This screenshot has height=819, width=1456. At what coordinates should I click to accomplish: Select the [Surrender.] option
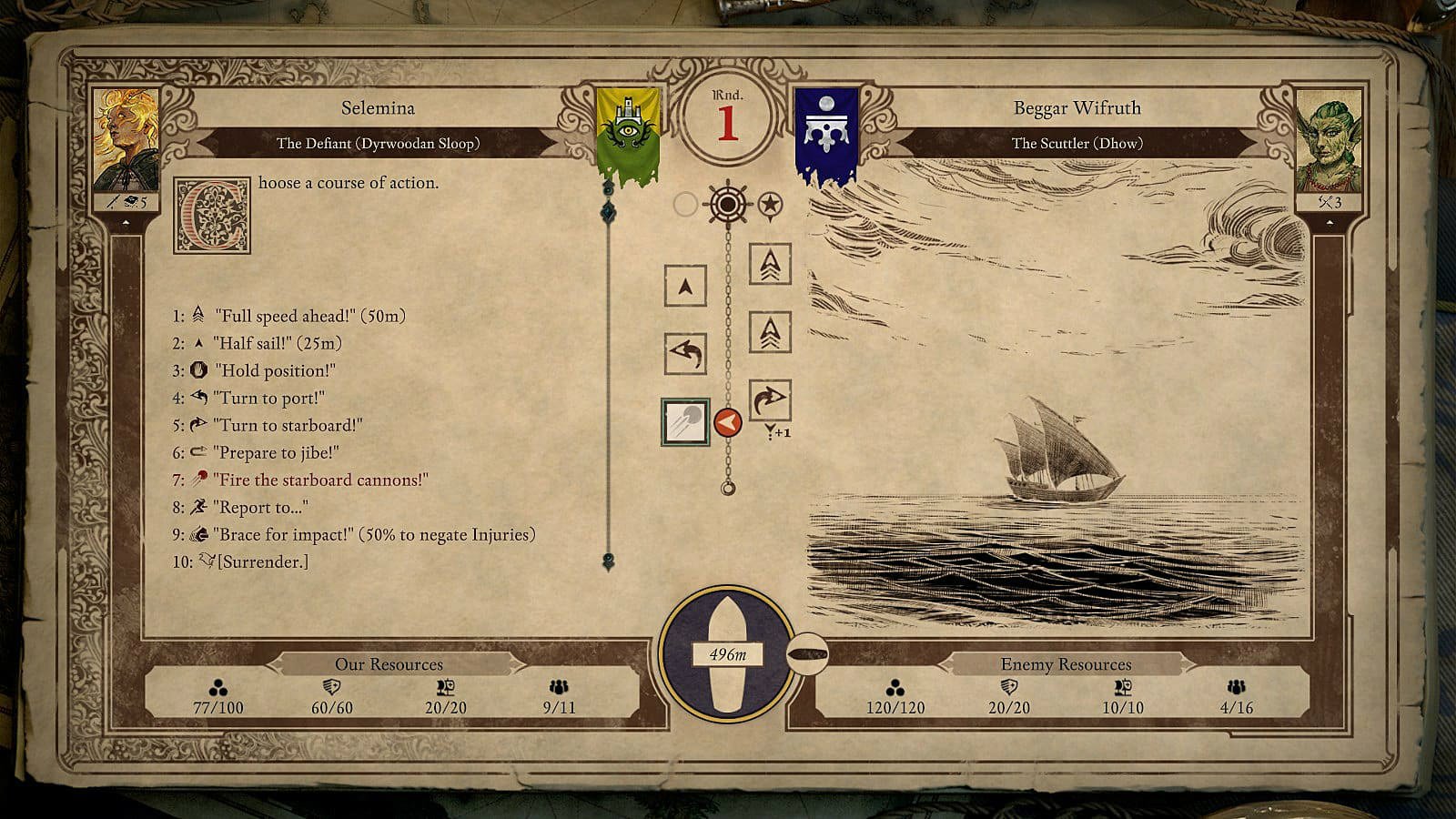coord(262,562)
